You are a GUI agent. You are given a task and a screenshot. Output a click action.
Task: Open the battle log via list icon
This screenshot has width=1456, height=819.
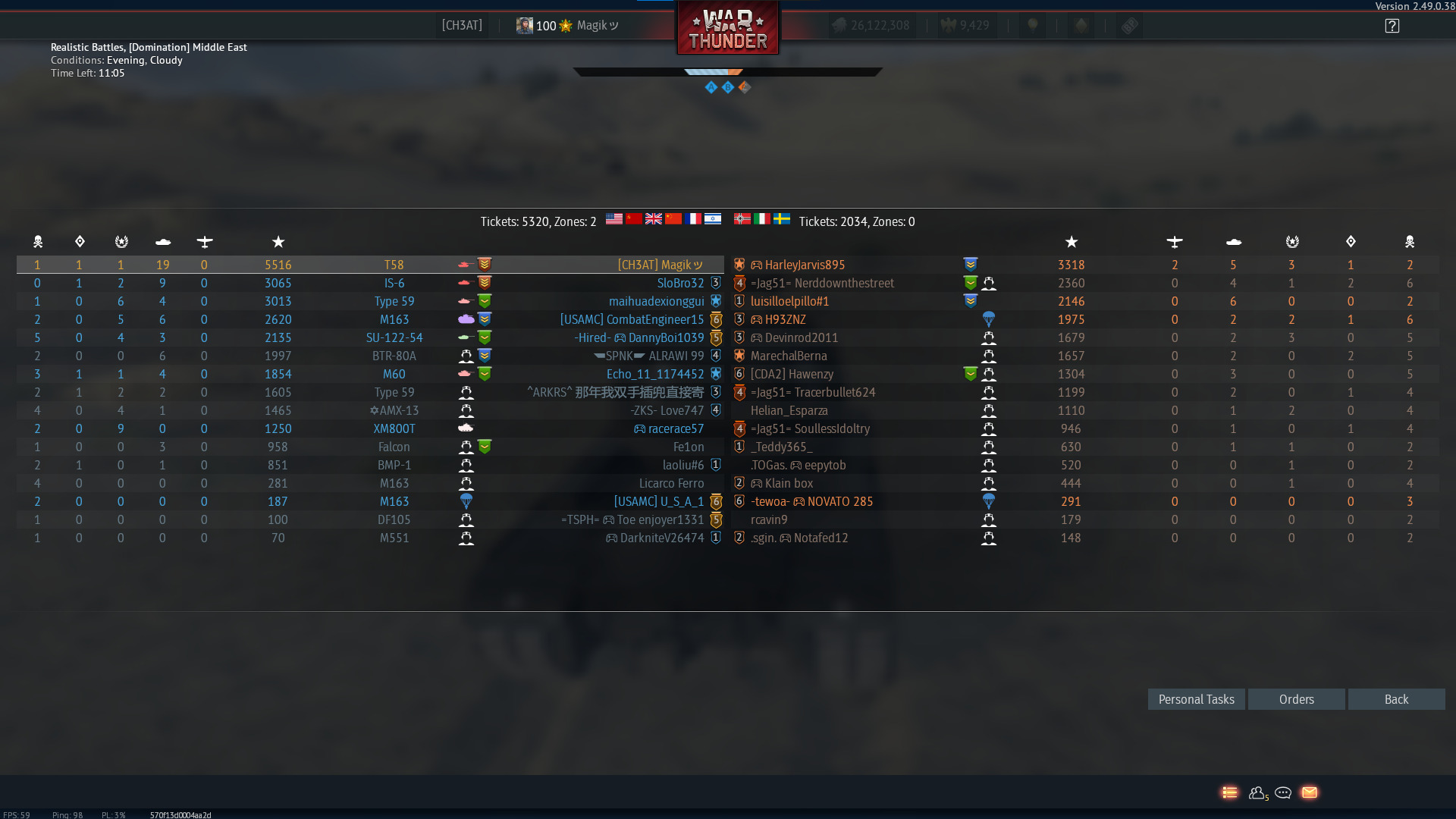(1230, 792)
